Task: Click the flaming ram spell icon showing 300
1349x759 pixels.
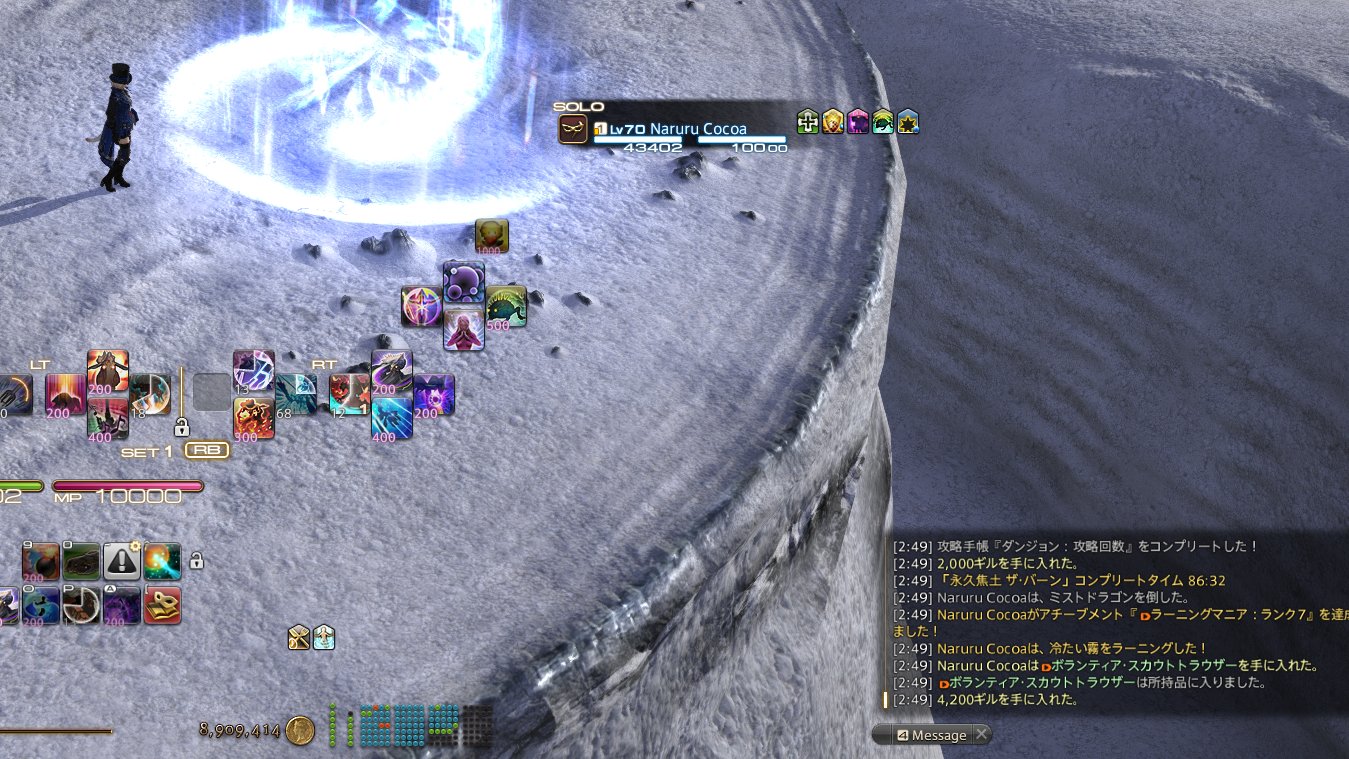Action: click(x=254, y=416)
